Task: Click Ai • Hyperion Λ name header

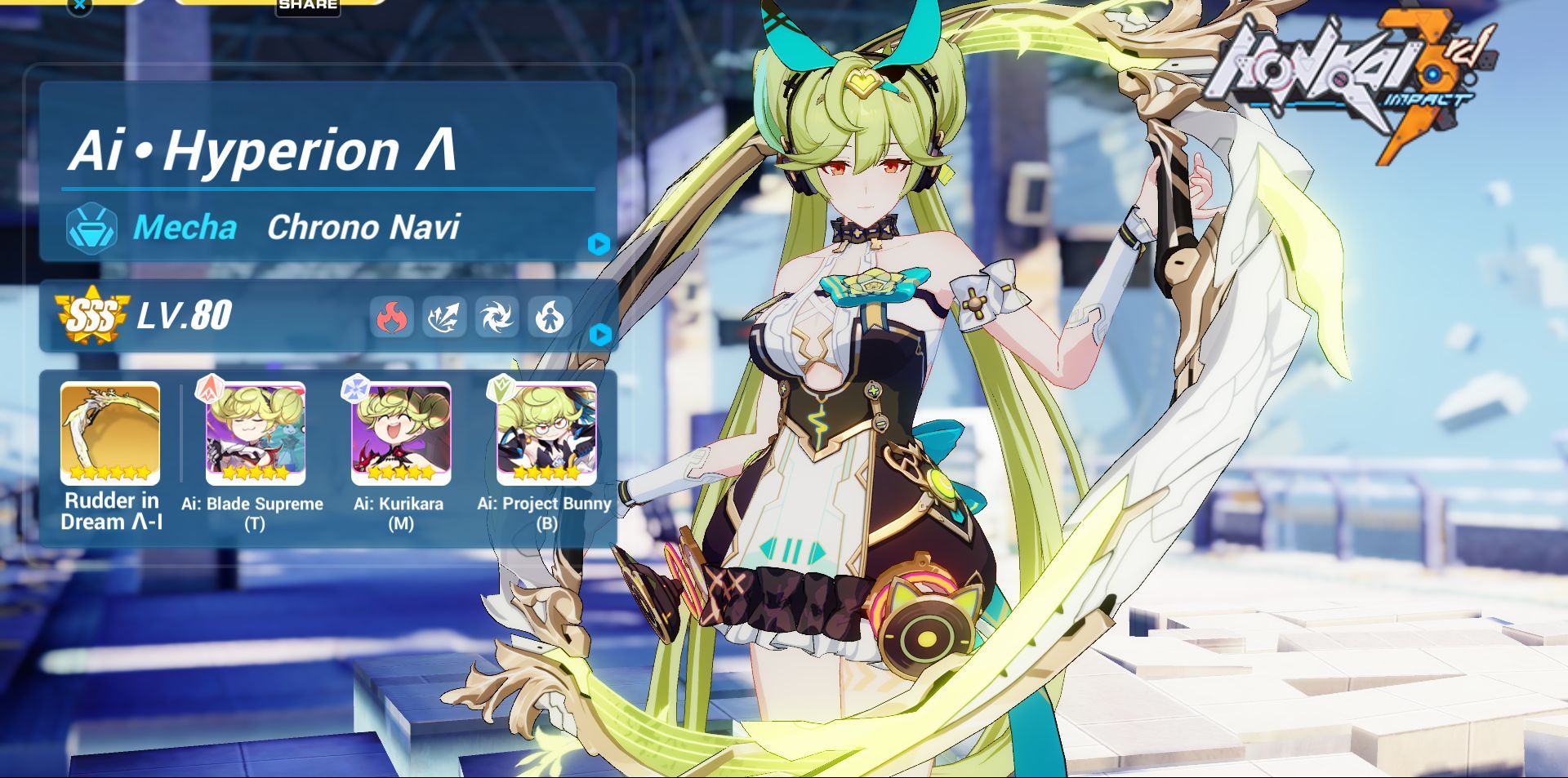Action: click(x=261, y=151)
